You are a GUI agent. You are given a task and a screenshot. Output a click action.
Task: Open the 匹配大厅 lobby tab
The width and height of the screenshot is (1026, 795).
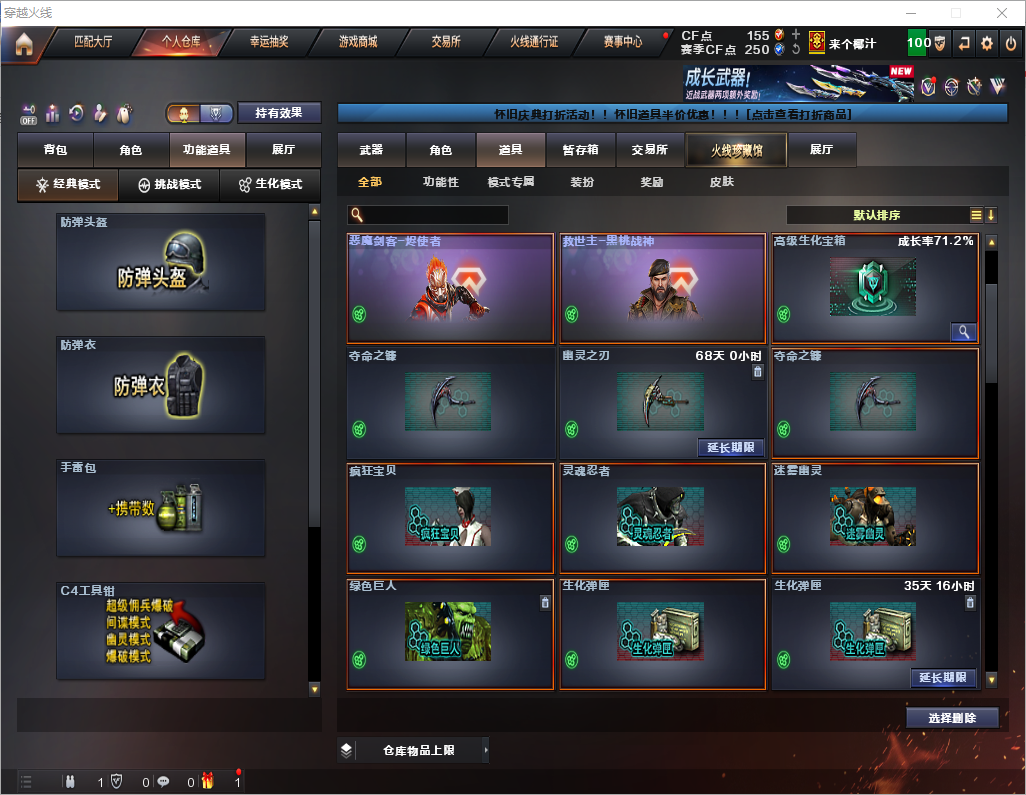pos(93,42)
